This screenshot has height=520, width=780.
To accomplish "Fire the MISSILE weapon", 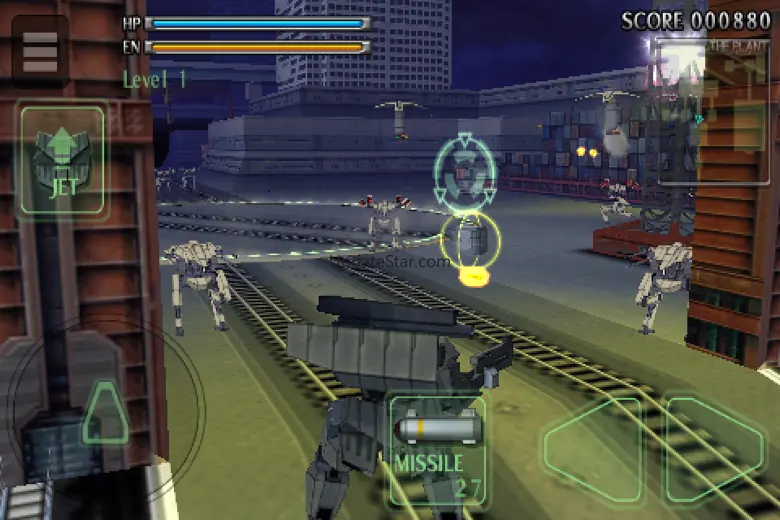I will tap(437, 446).
